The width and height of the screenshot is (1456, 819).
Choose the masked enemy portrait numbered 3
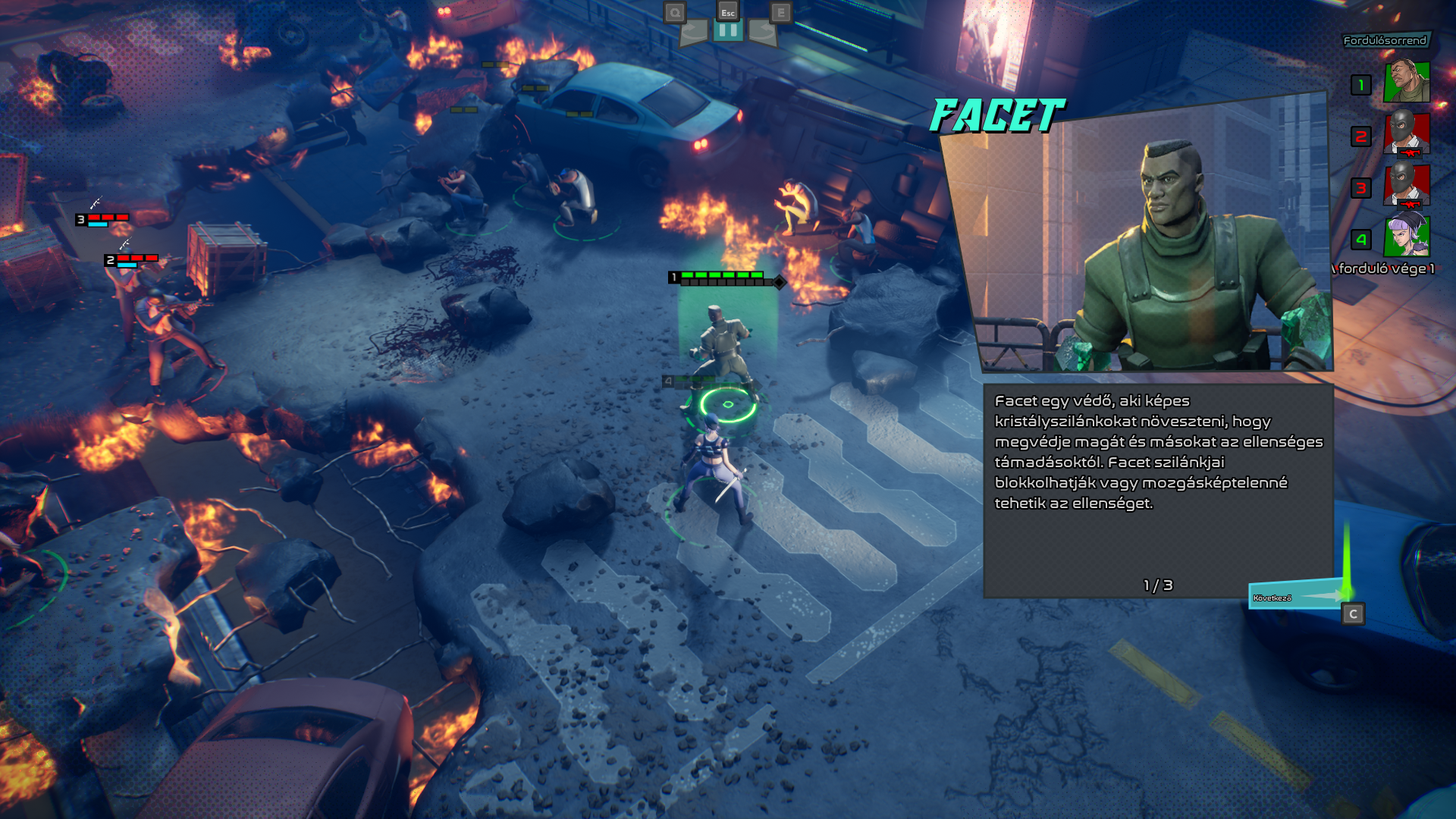pyautogui.click(x=1407, y=186)
